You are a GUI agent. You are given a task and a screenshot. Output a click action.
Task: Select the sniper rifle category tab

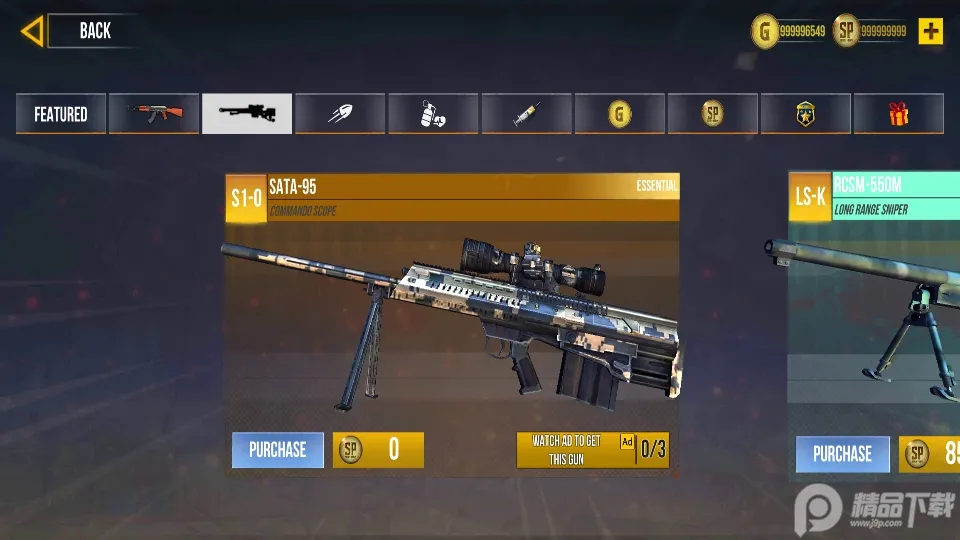247,114
